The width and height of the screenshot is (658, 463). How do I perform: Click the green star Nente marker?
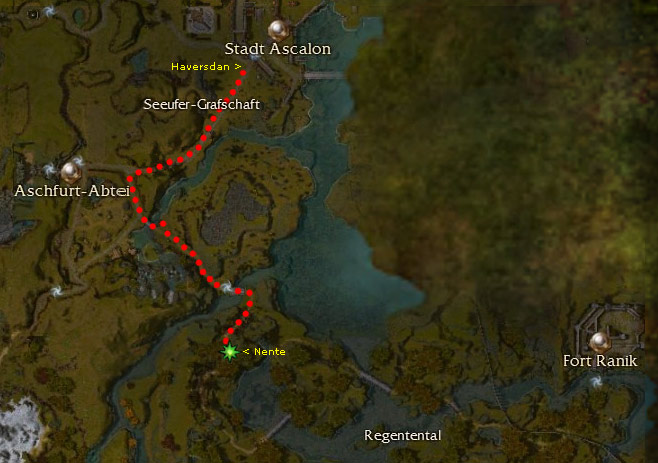(230, 352)
